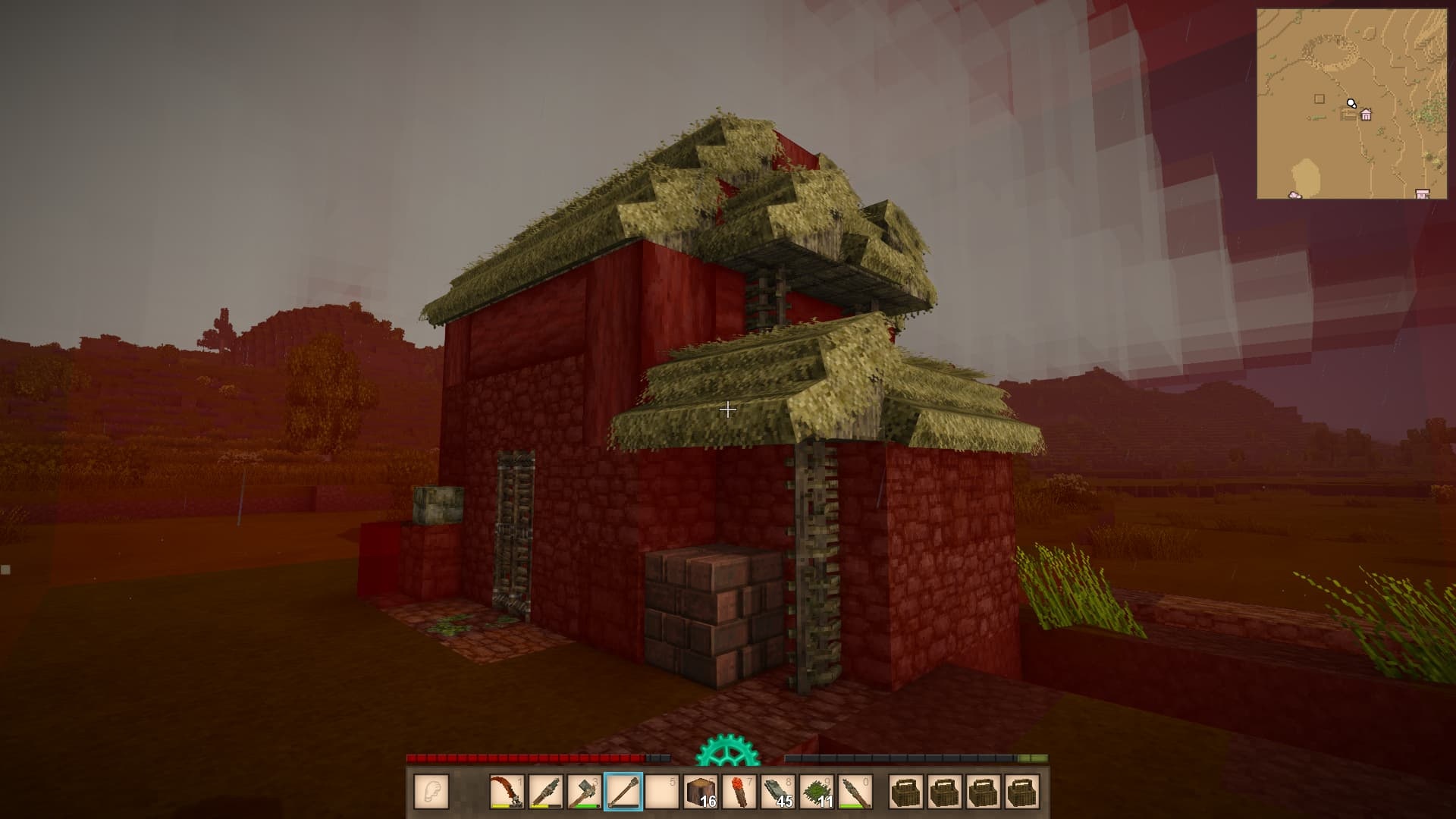The image size is (1456, 819).
Task: Select the tool in hotbar slot 2
Action: click(x=545, y=792)
